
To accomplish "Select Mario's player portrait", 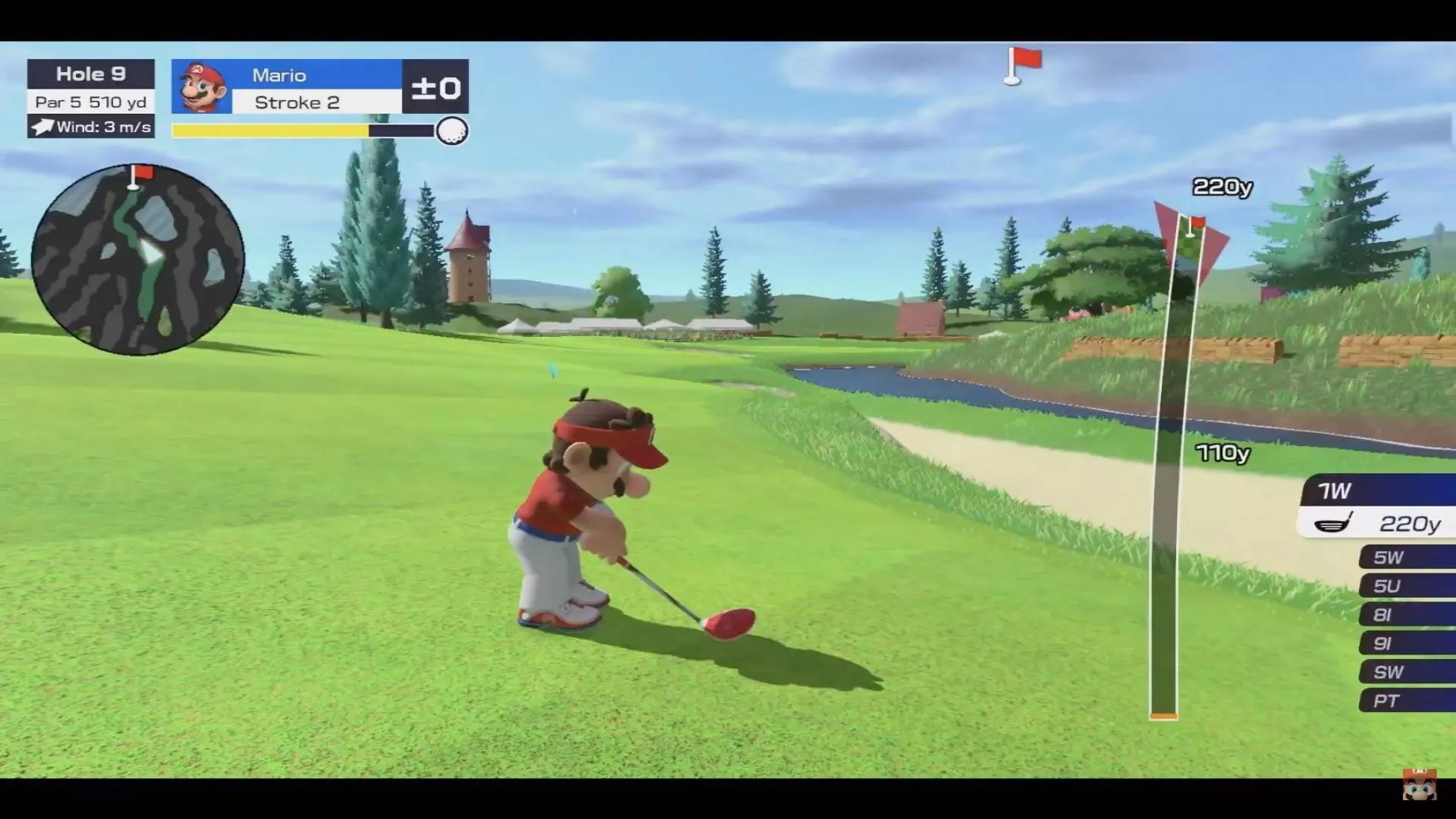I will [202, 87].
